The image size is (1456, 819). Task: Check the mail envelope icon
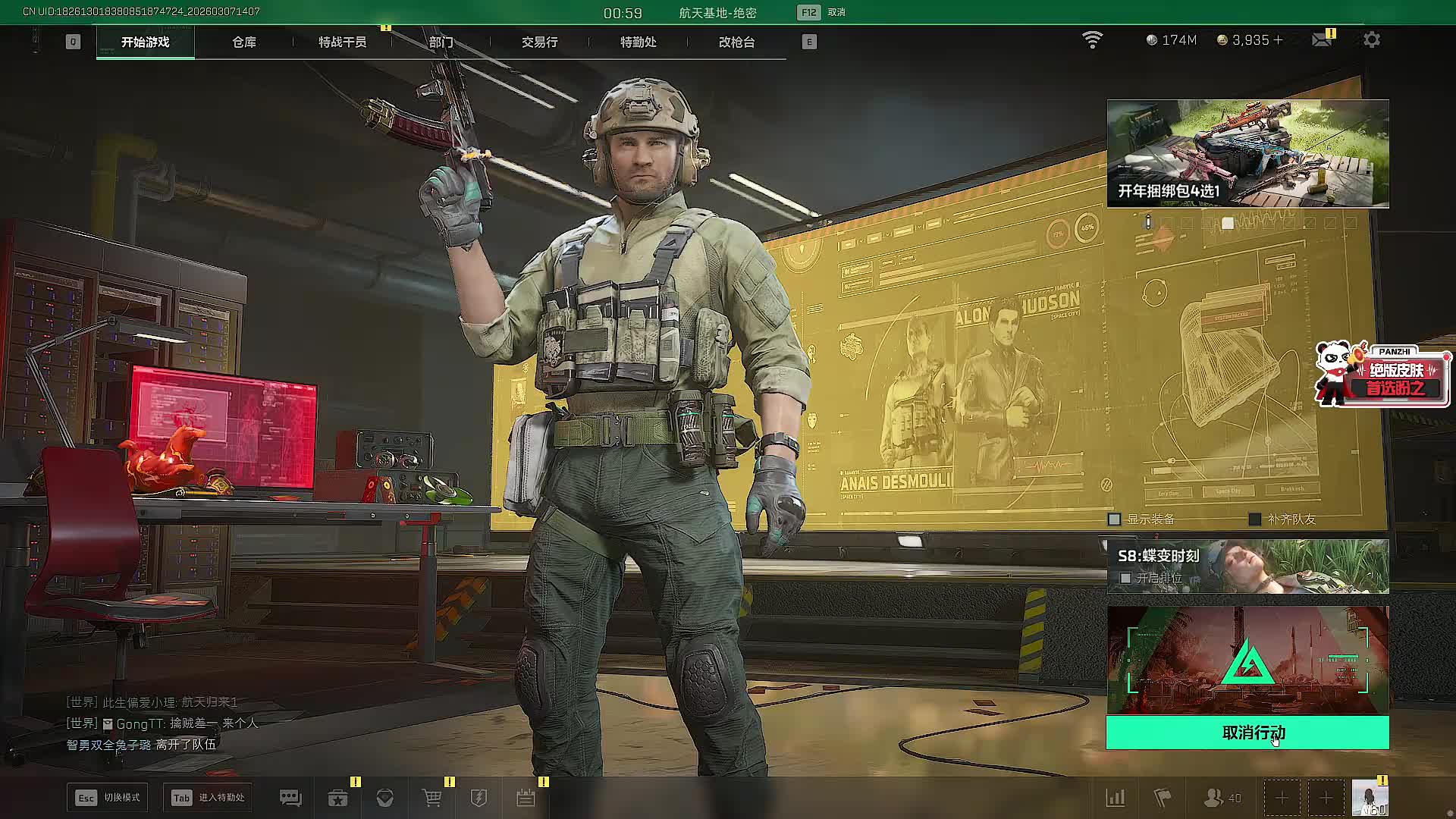(x=1322, y=40)
